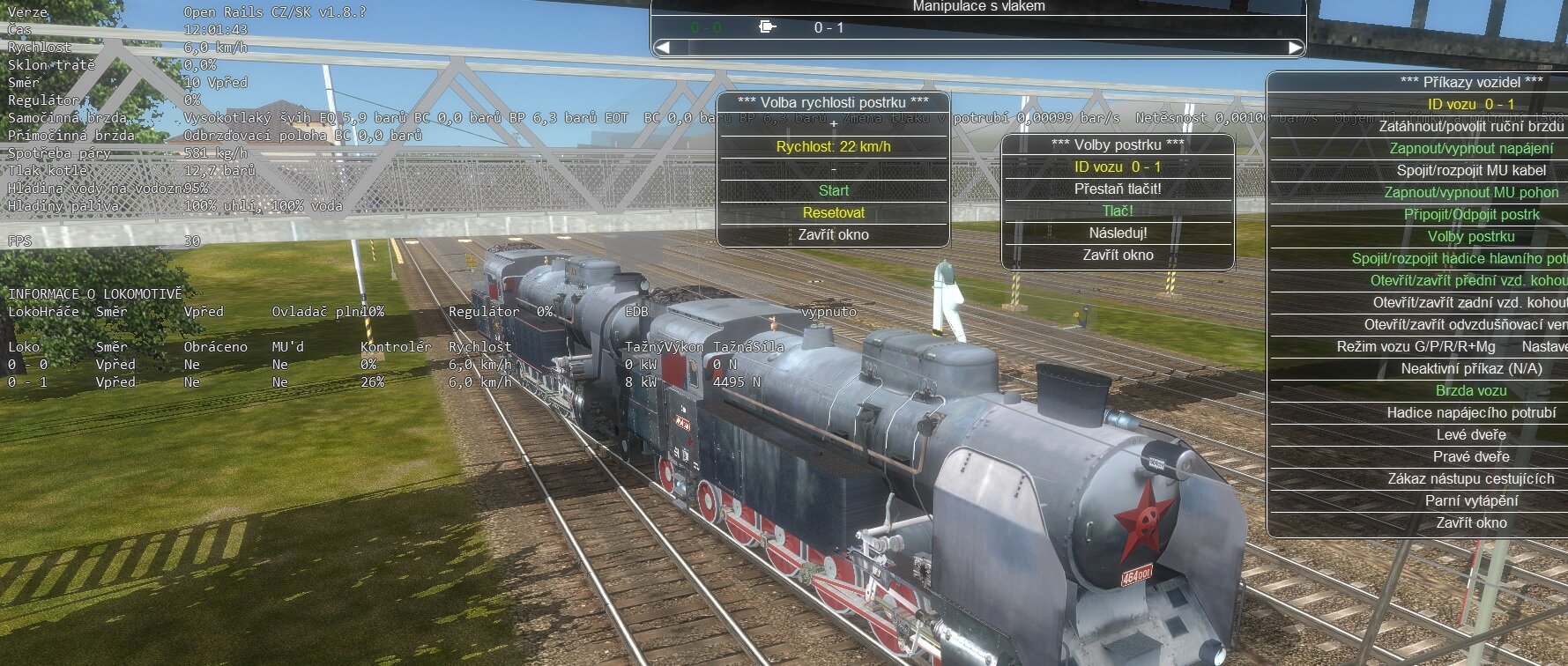
Task: Choose Přestaň tlačit! command
Action: 1117,189
